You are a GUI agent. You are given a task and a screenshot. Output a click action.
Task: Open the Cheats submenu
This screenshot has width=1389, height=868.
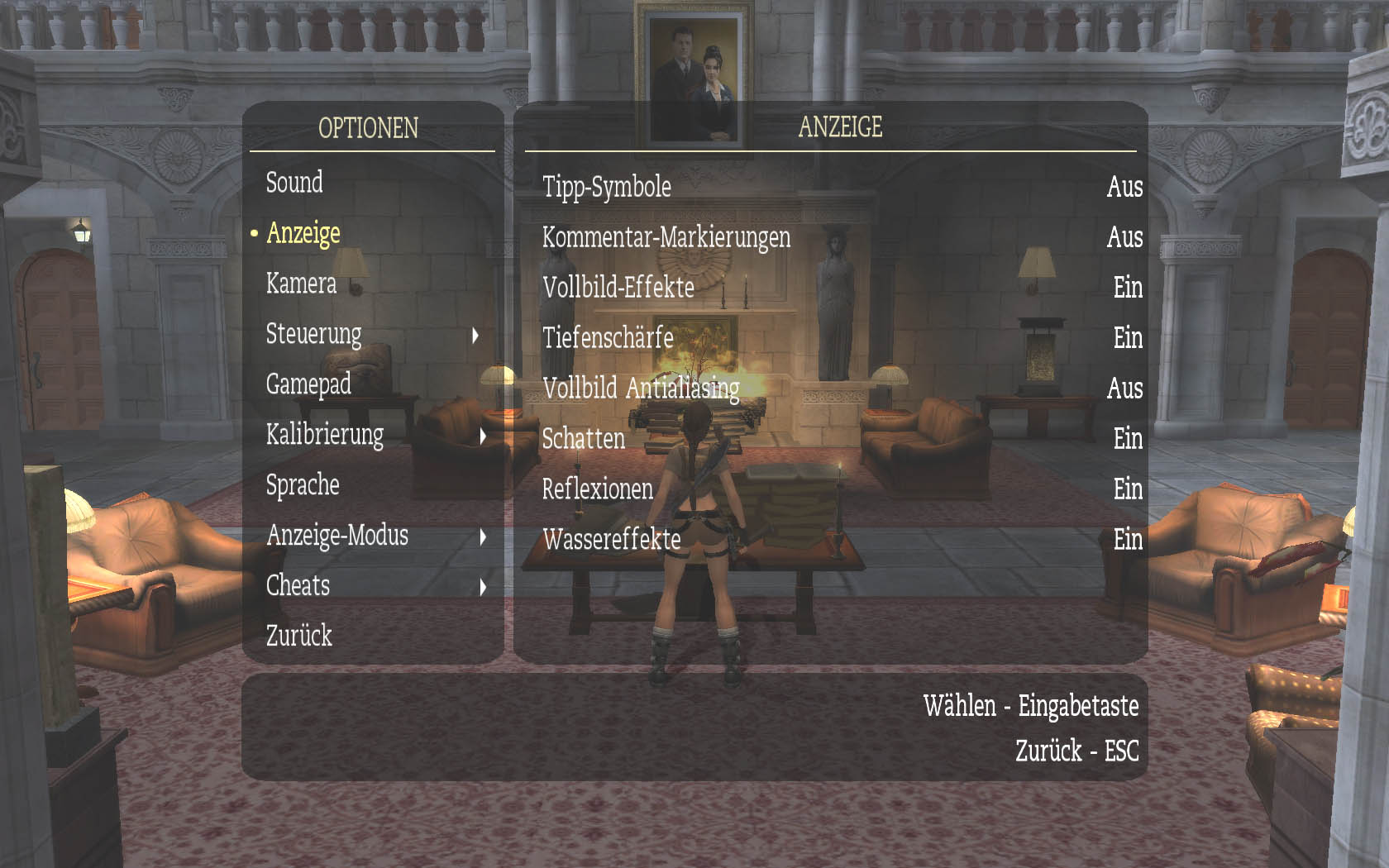point(298,586)
